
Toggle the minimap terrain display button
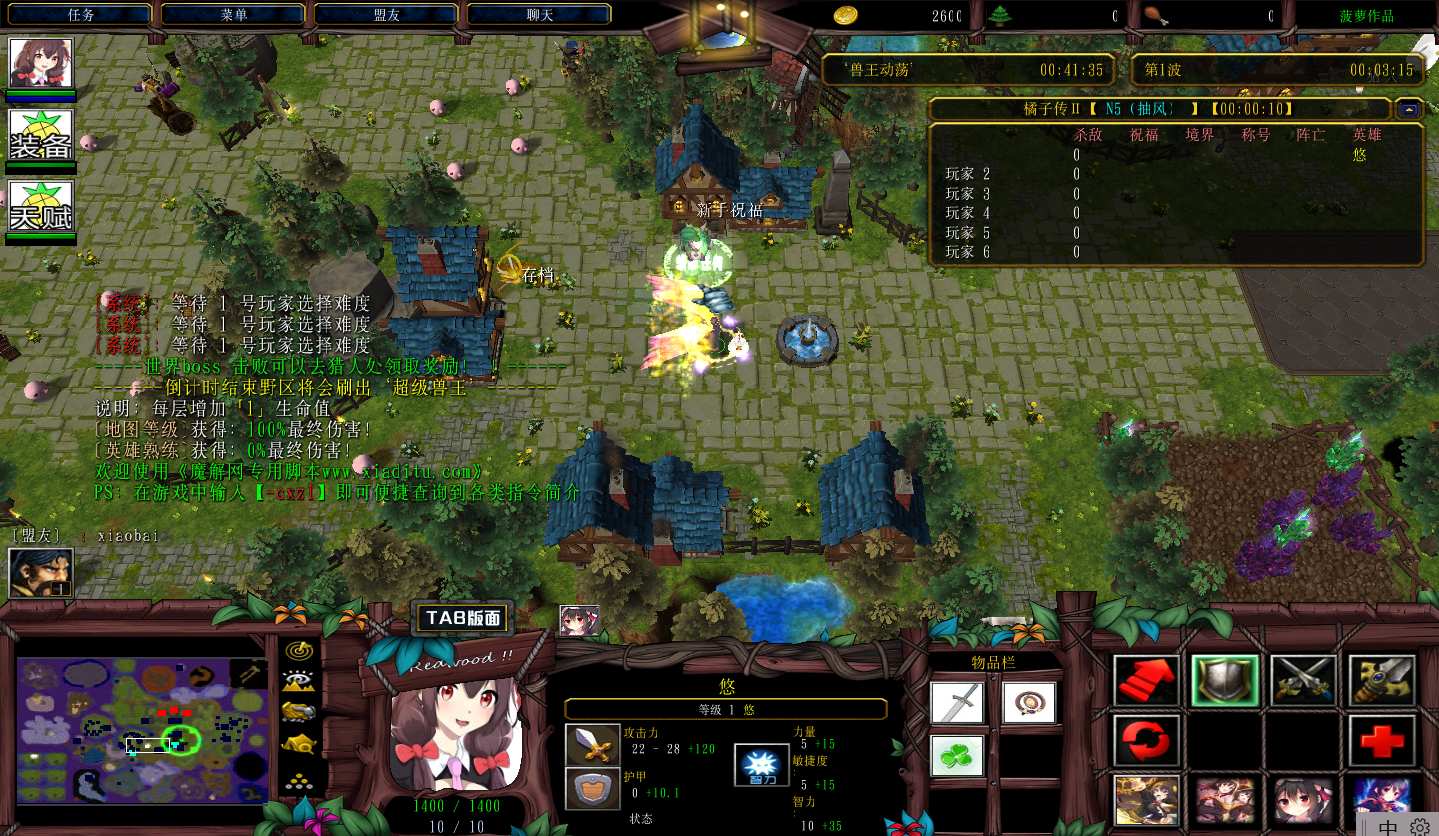(298, 682)
